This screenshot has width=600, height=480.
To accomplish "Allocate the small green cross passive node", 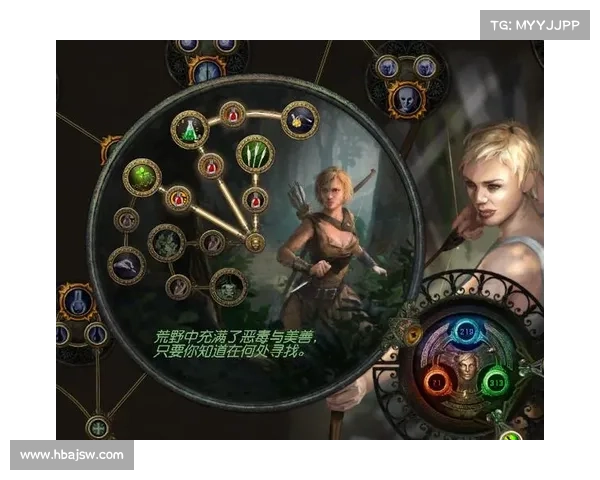I will pos(98,428).
